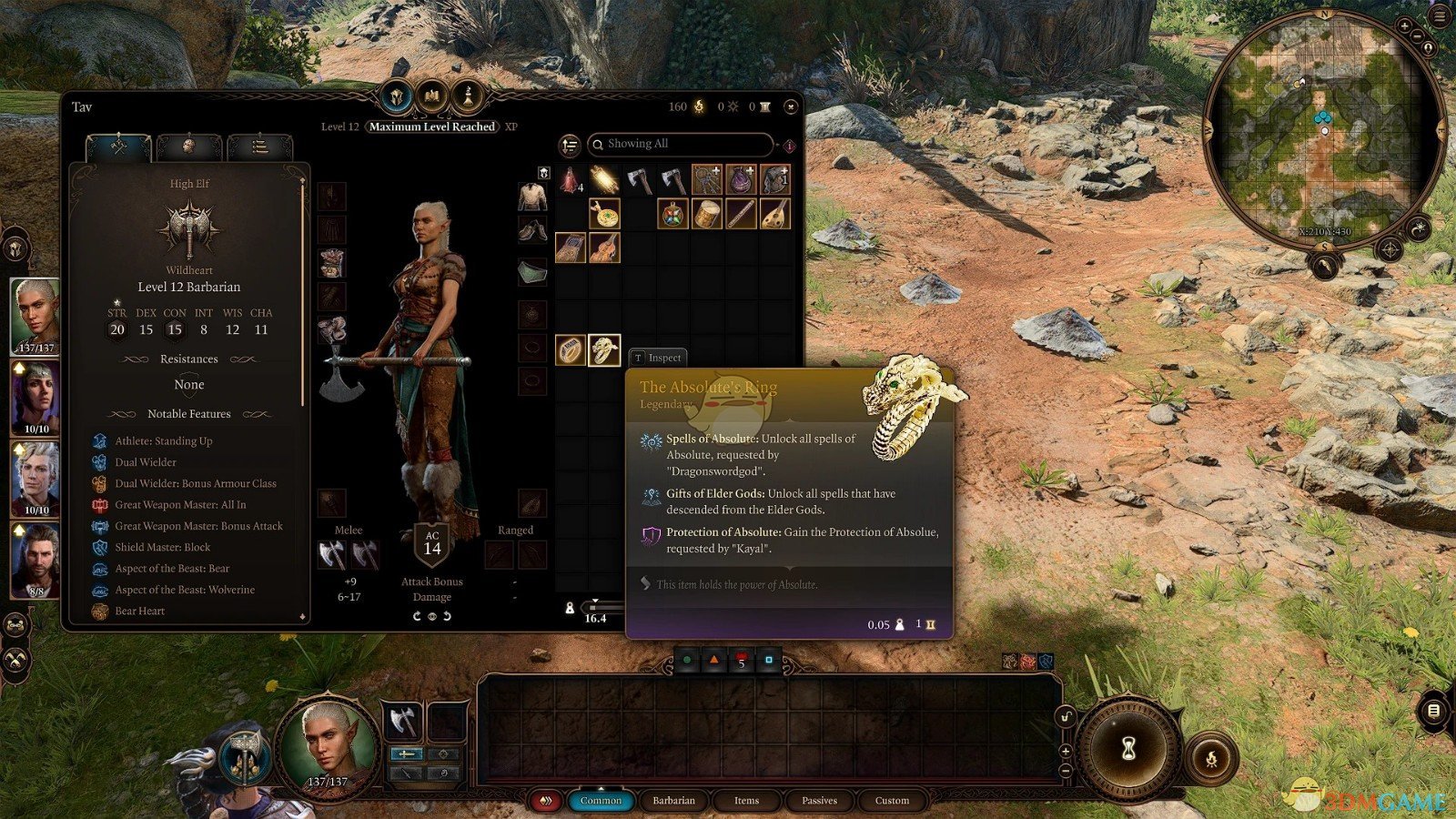Click the encumbrance slider near 16.4
The height and width of the screenshot is (819, 1456).
point(595,608)
